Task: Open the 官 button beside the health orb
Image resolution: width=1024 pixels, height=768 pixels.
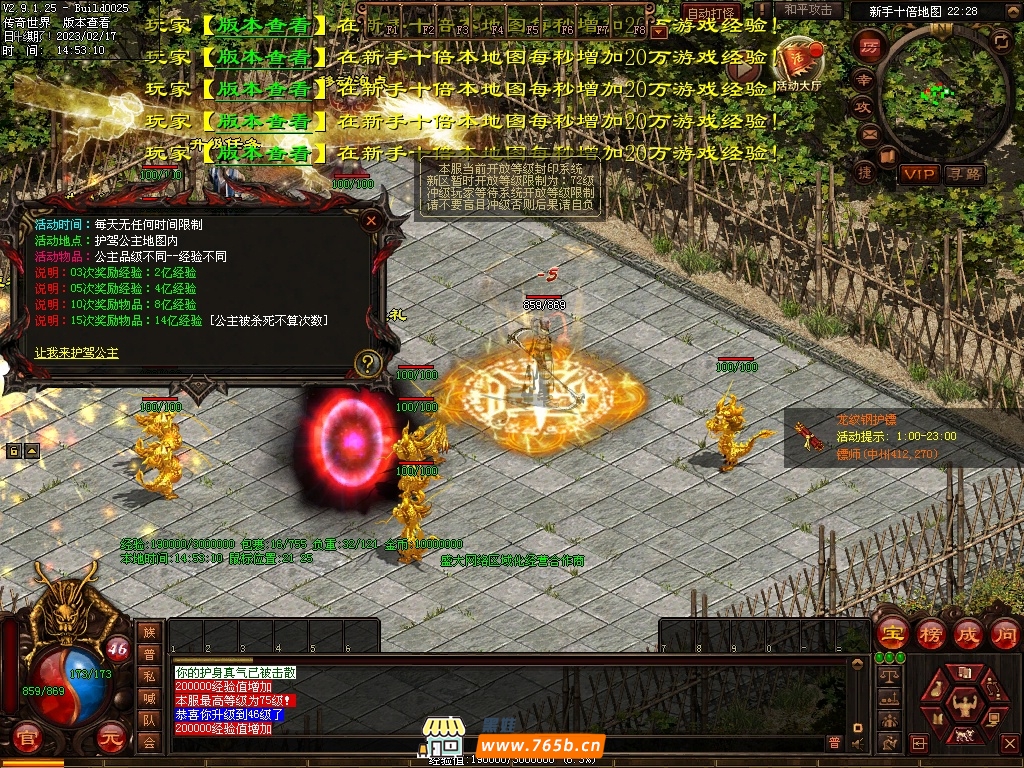Action: point(28,737)
